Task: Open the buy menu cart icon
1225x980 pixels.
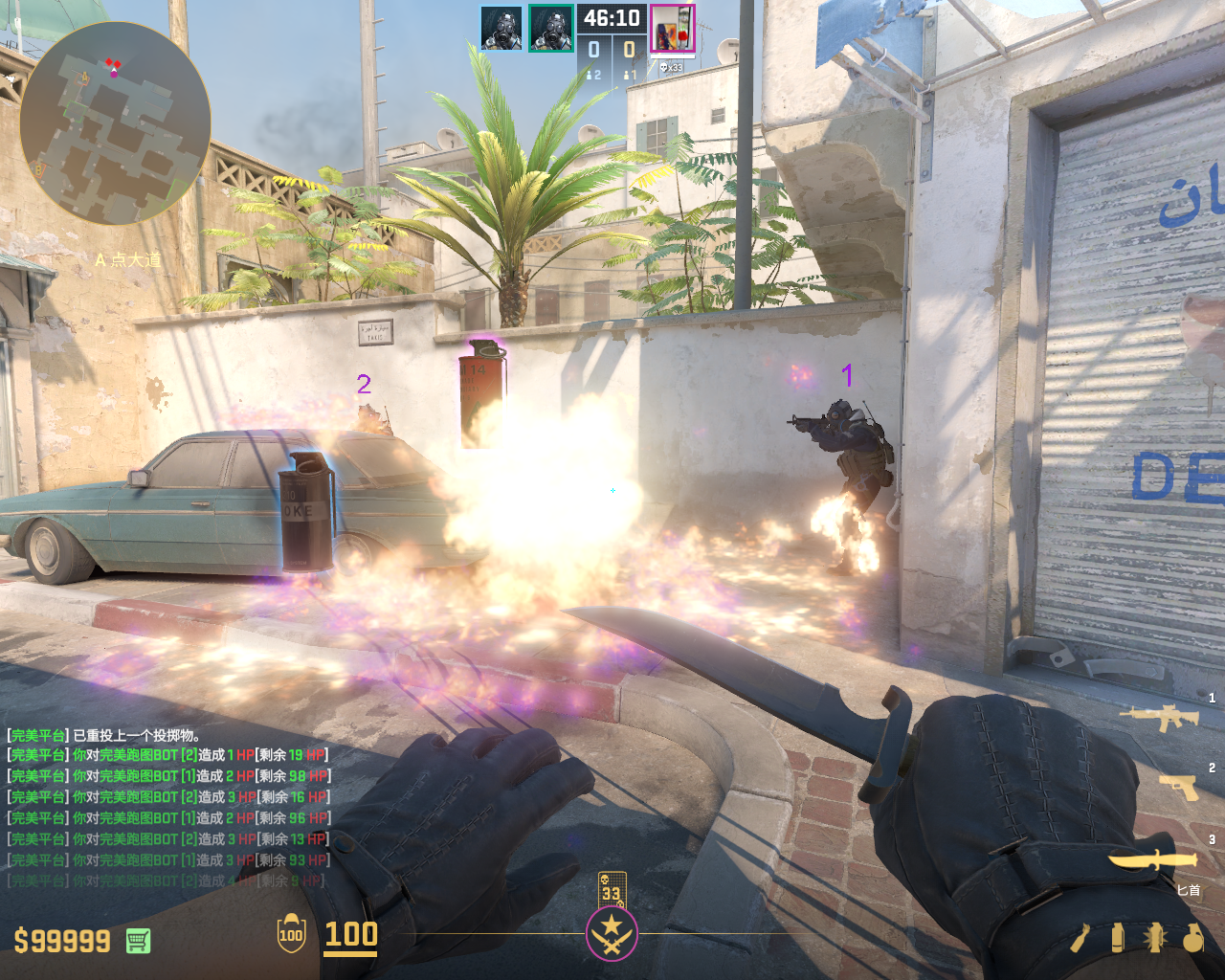Action: tap(138, 941)
